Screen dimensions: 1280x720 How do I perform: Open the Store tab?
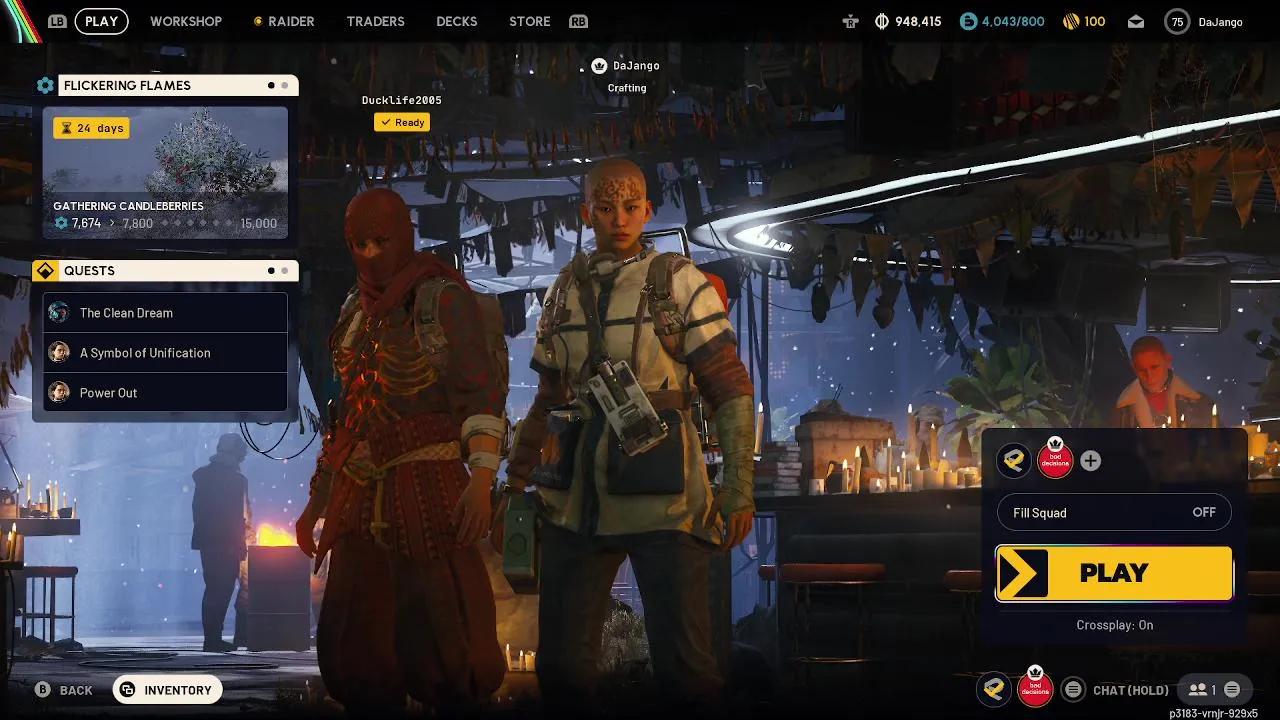tap(529, 21)
